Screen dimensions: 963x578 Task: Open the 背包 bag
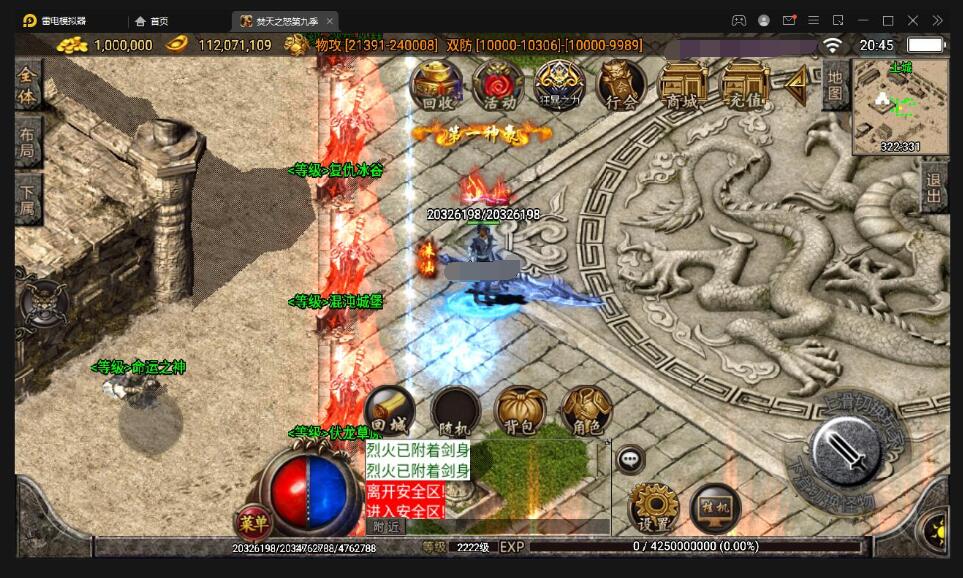[520, 411]
